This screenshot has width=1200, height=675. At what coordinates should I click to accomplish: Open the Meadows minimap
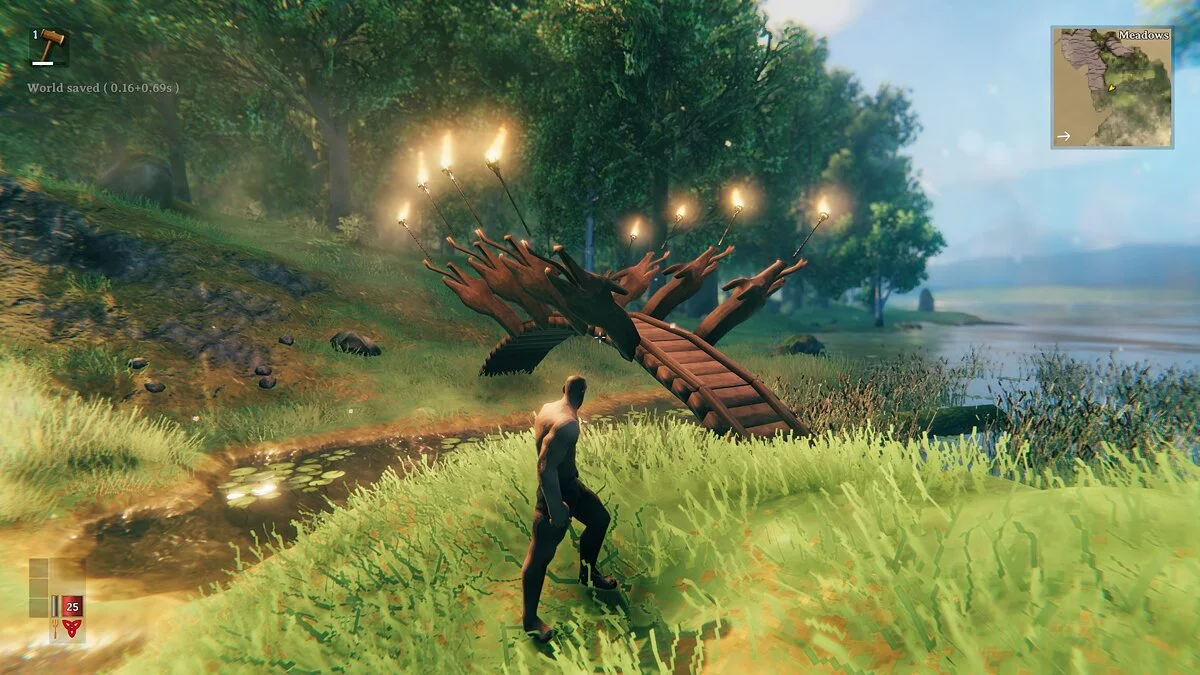tap(1111, 87)
